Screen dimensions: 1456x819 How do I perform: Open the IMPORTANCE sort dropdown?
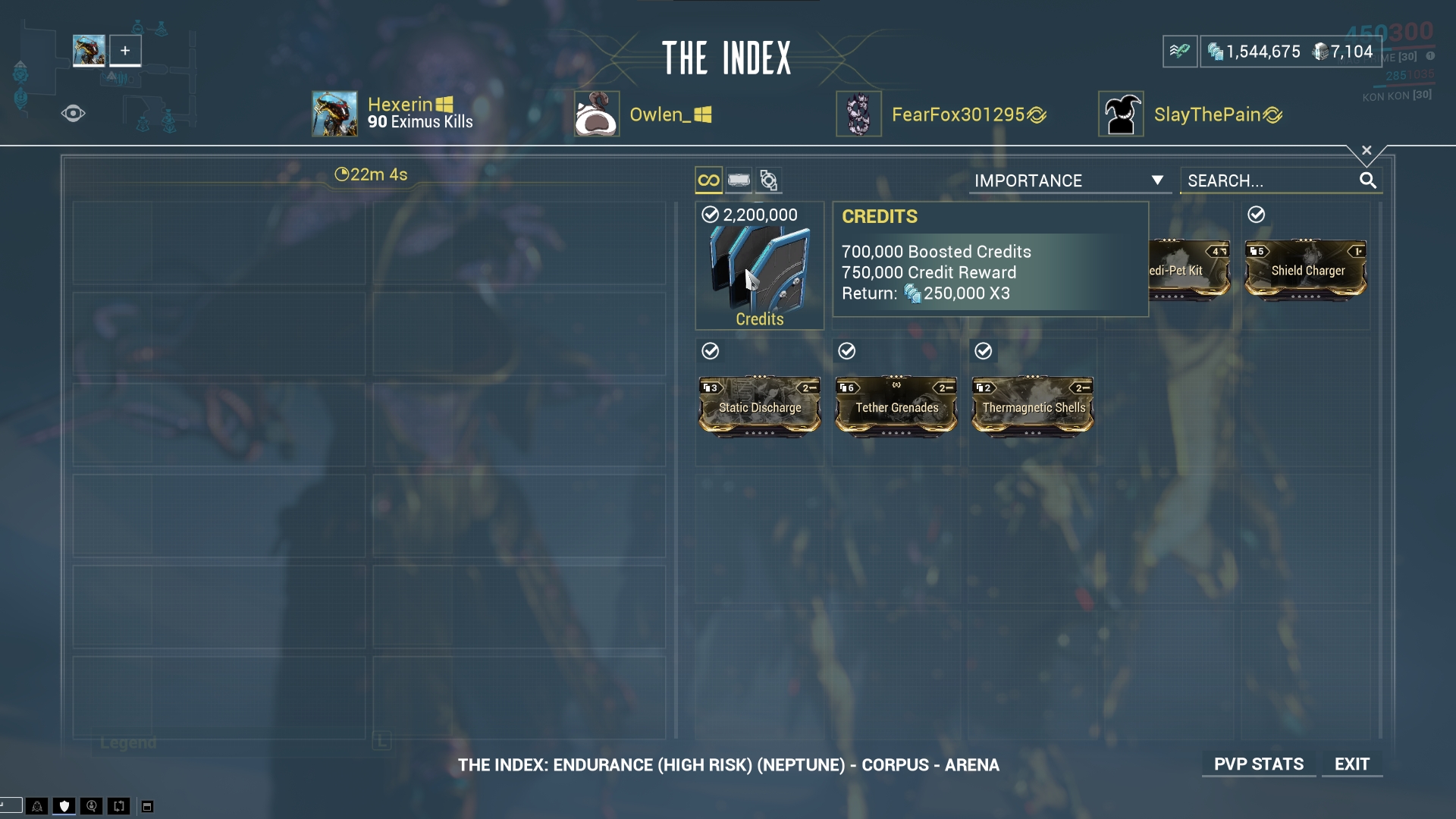pyautogui.click(x=1069, y=180)
